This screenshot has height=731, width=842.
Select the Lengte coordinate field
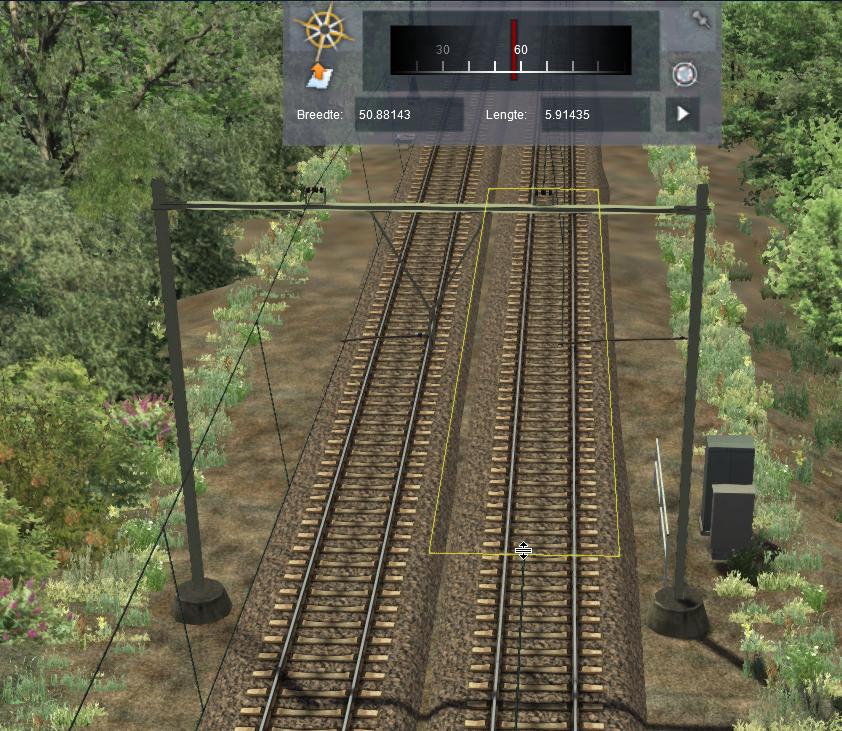pos(594,115)
